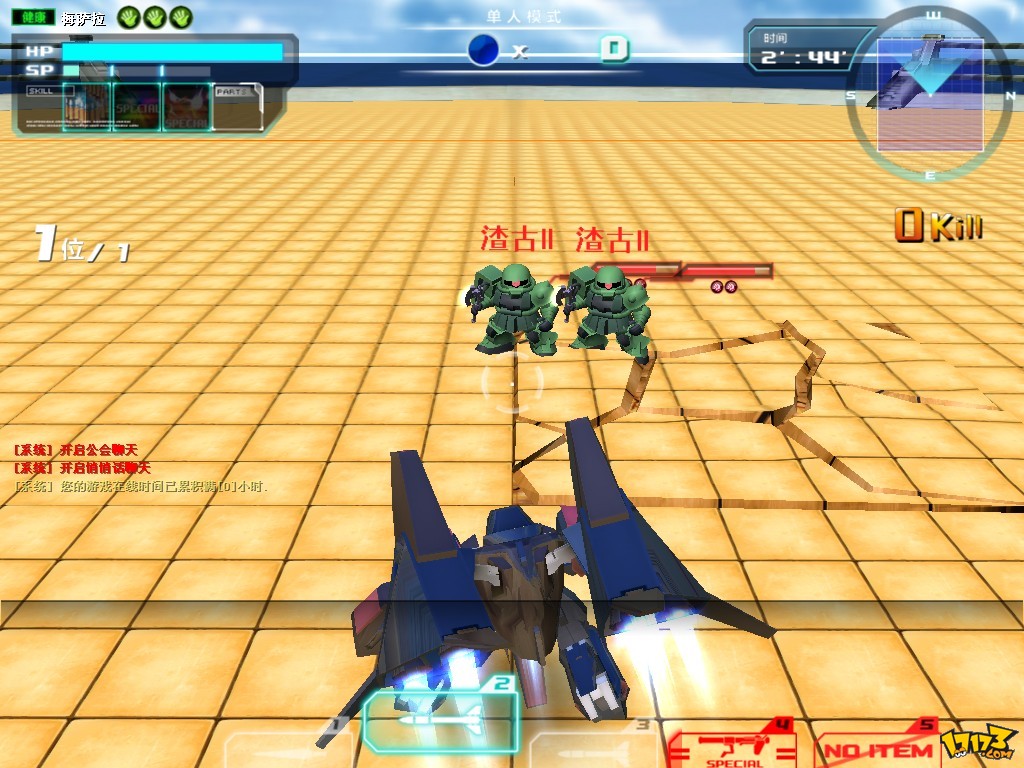Select the red winged SPECIAL skill icon
The image size is (1024, 768).
[x=187, y=107]
